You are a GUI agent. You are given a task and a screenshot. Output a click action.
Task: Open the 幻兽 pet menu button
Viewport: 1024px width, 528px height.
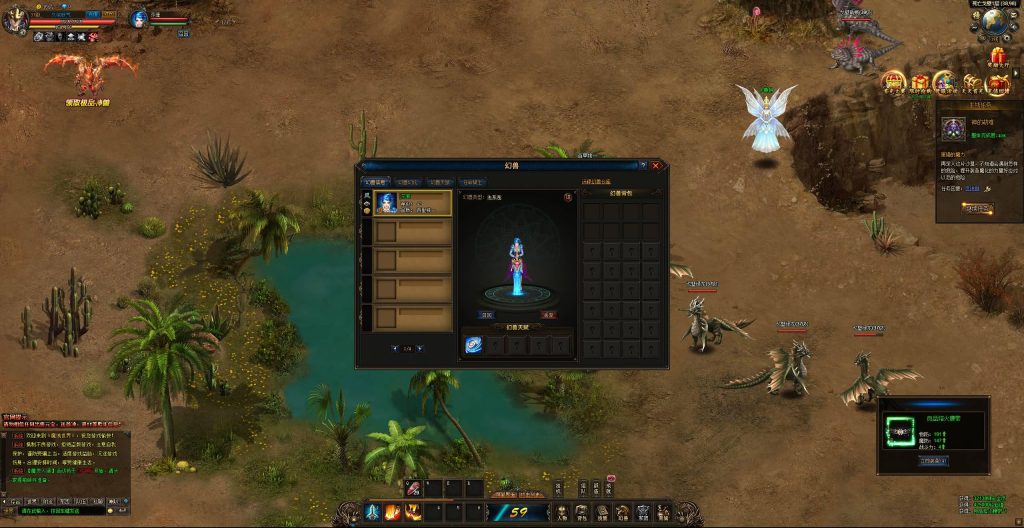click(623, 513)
